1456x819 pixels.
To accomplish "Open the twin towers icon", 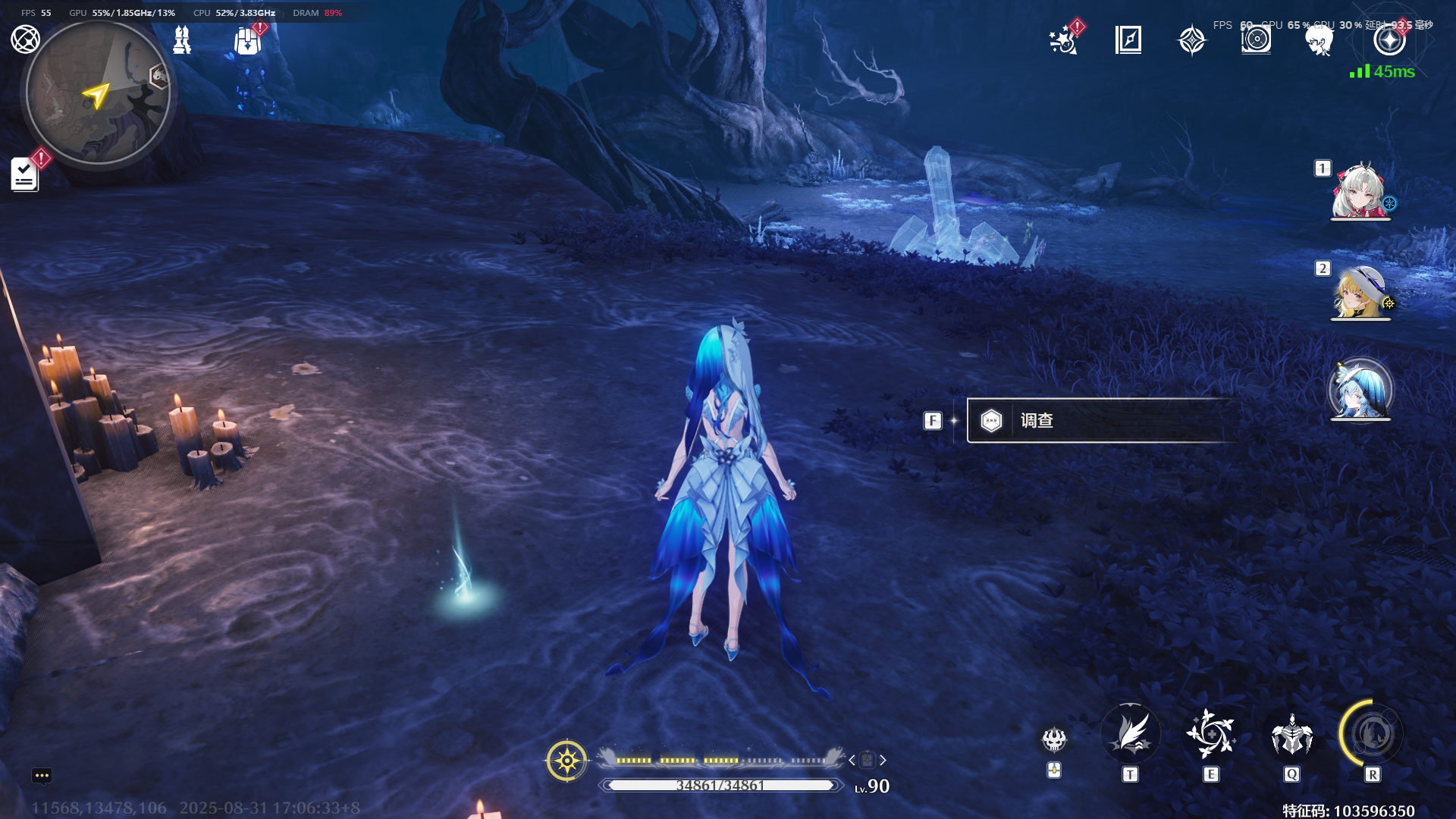I will coord(182,39).
